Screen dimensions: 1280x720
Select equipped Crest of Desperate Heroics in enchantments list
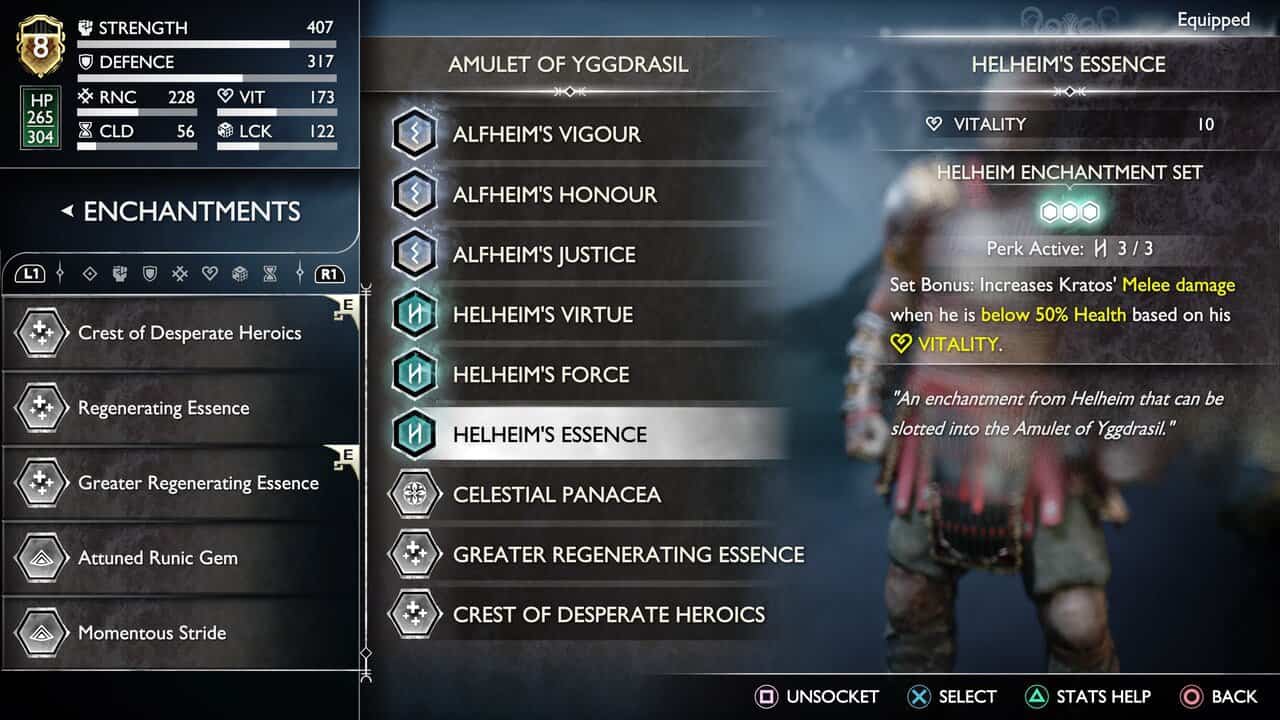click(x=189, y=333)
